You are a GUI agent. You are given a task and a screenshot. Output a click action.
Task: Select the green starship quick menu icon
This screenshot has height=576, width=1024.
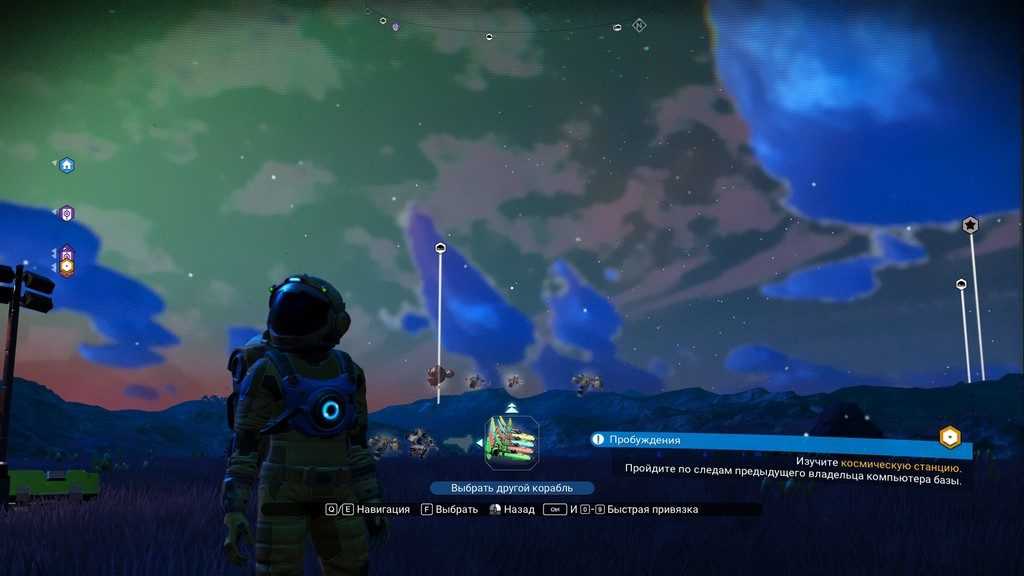pyautogui.click(x=512, y=443)
